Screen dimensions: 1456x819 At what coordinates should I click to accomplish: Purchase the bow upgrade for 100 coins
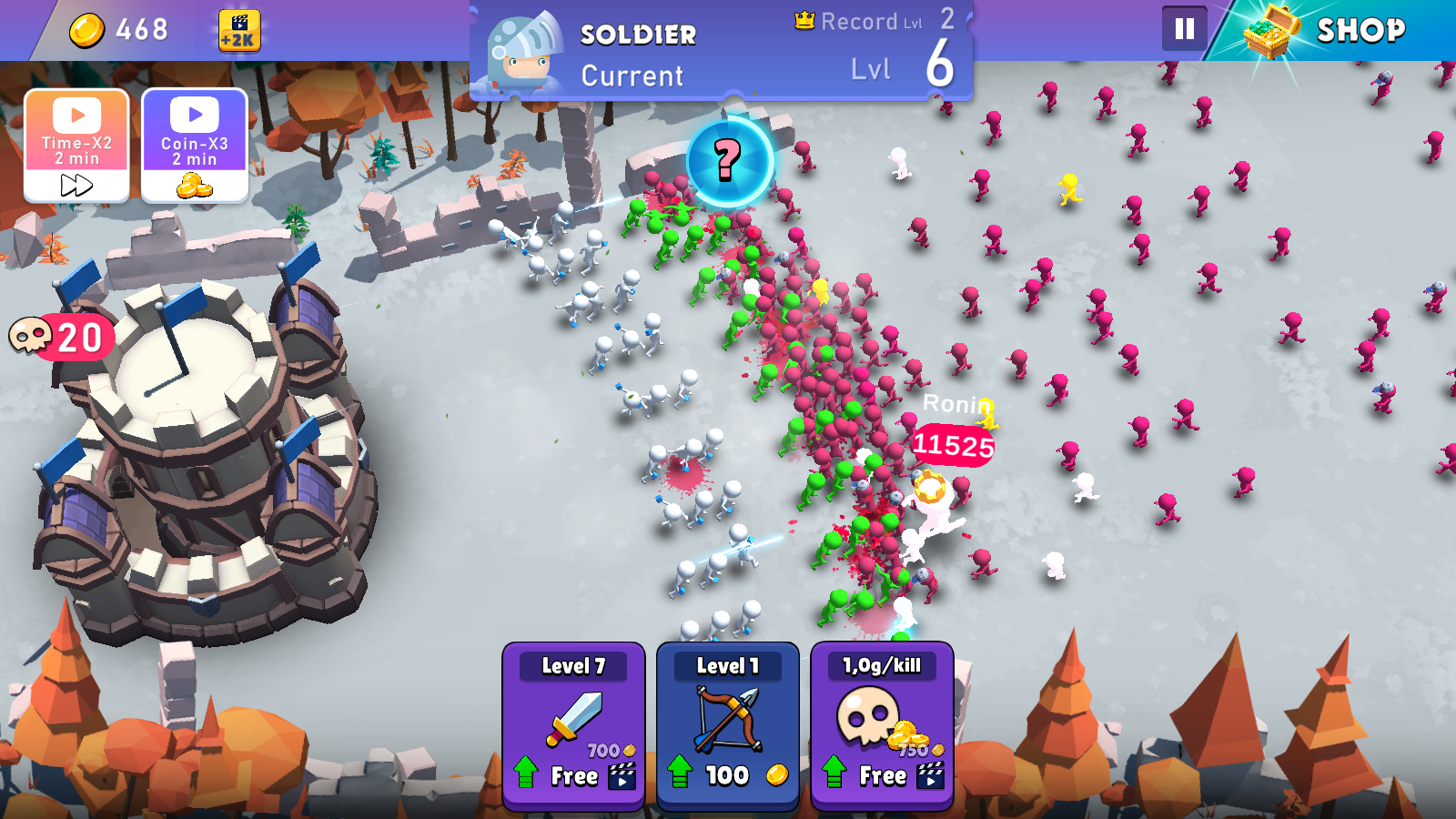727,775
